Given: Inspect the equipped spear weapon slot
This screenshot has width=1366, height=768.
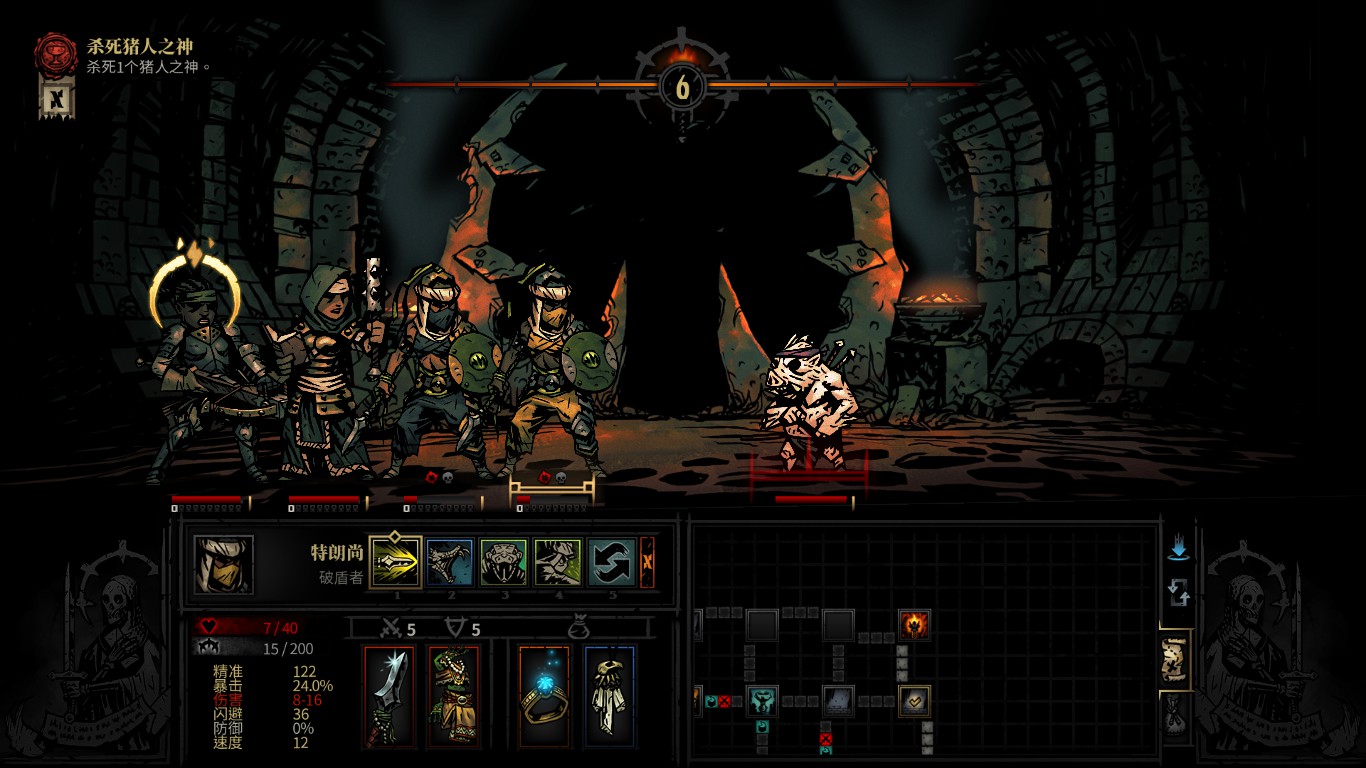Looking at the screenshot, I should click(x=389, y=696).
